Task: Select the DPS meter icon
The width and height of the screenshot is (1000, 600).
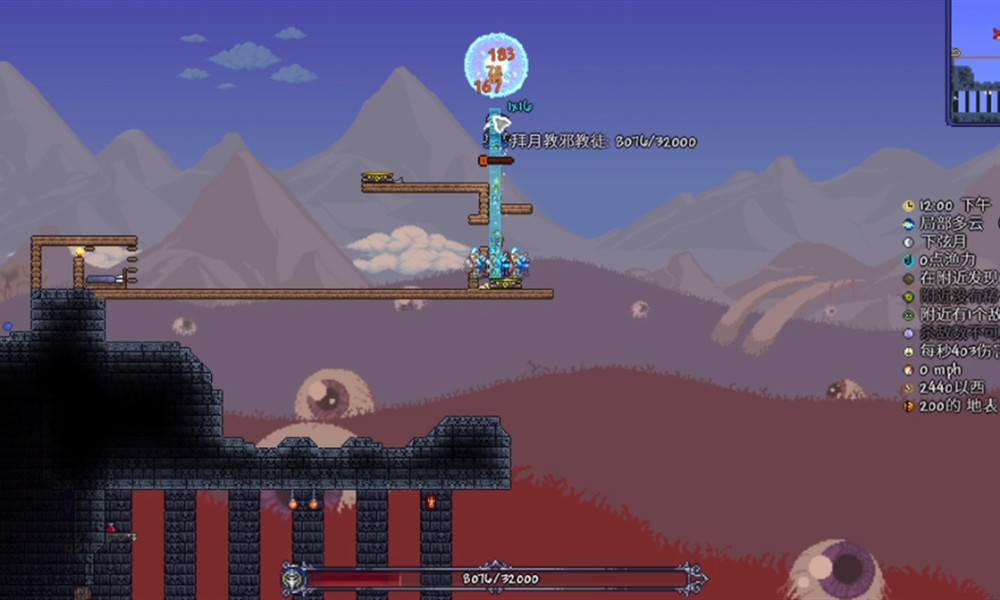Action: 909,352
